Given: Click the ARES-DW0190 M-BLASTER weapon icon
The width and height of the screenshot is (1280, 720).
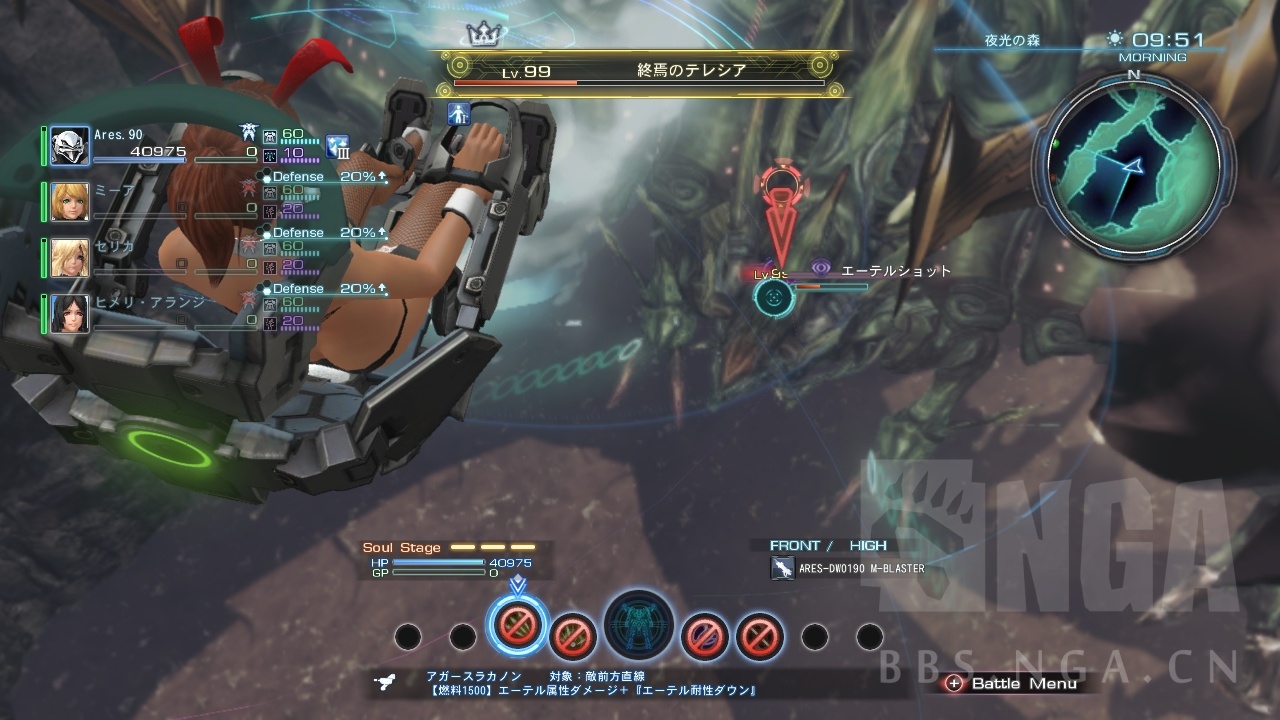Looking at the screenshot, I should pos(782,569).
